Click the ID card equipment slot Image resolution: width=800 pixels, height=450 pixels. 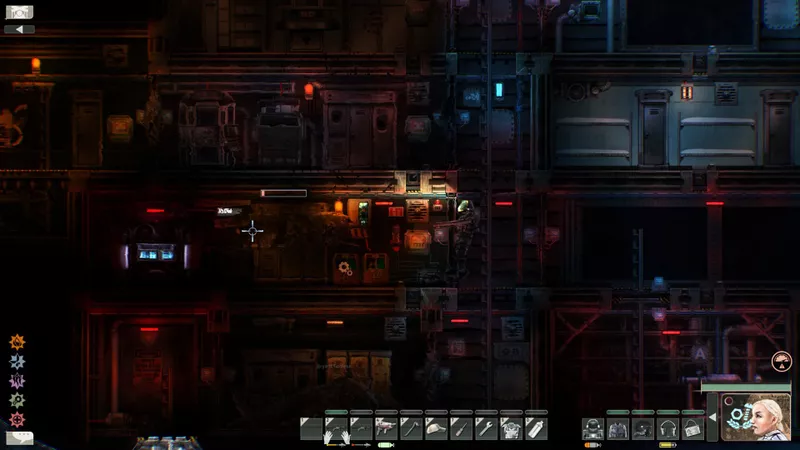pos(692,428)
